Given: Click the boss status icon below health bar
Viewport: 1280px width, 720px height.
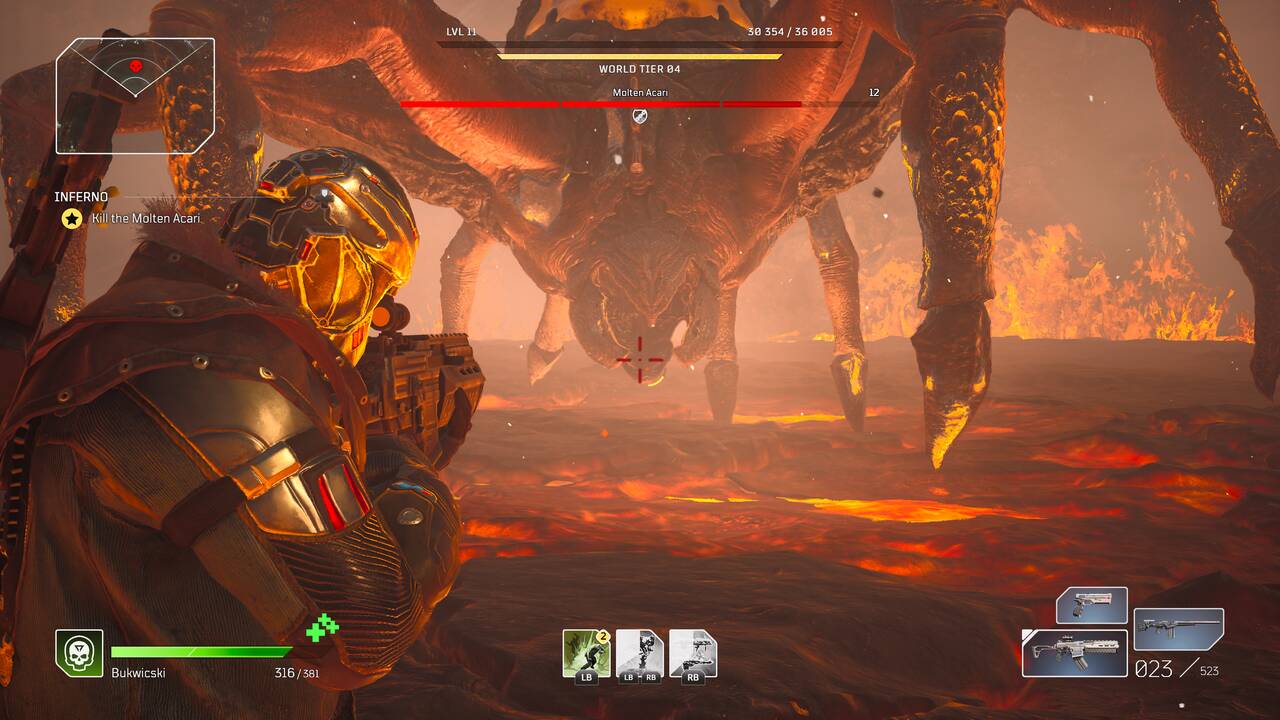Looking at the screenshot, I should point(640,117).
